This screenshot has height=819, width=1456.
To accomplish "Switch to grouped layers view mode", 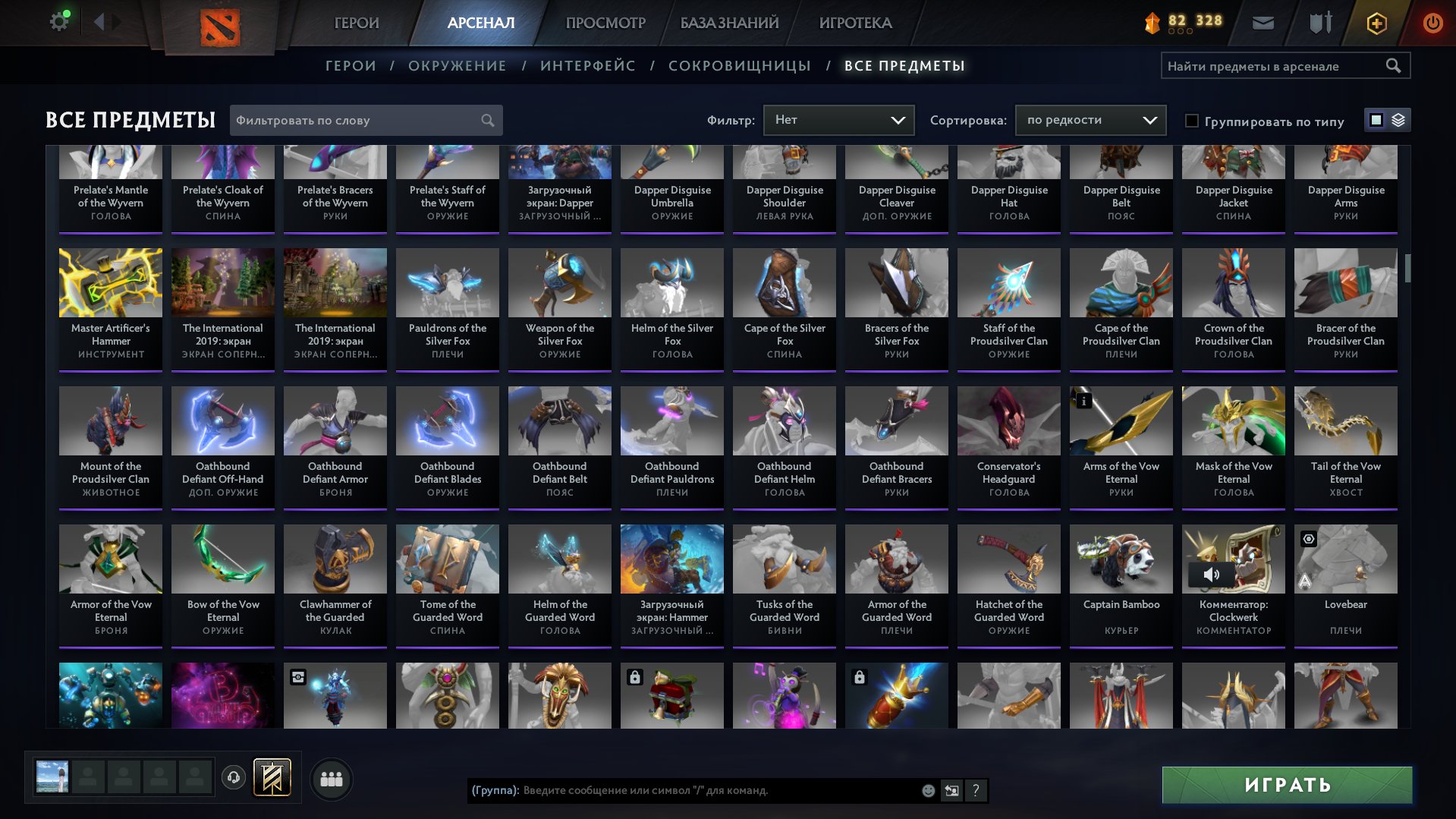I will [1399, 120].
